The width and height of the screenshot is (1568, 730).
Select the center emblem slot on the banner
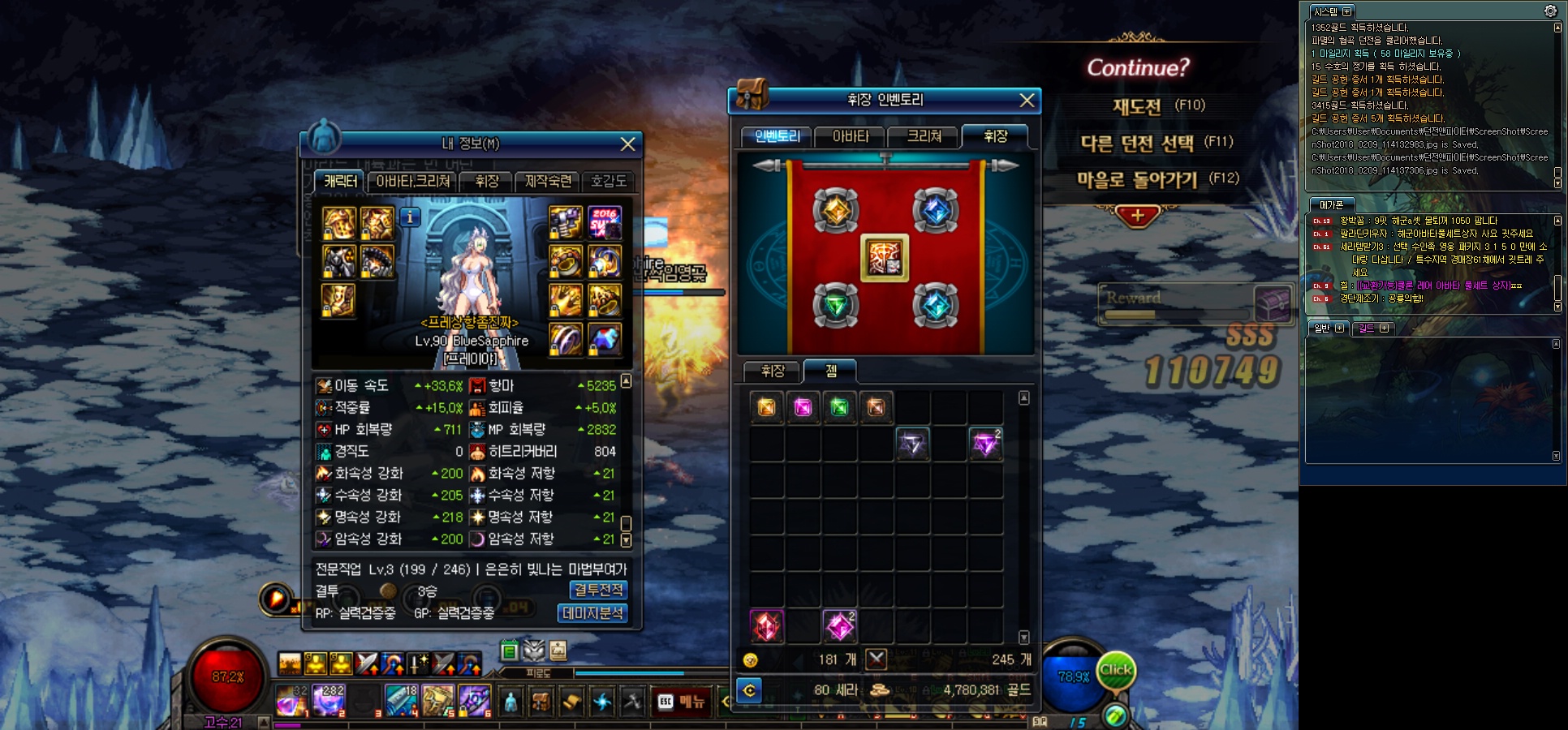click(x=885, y=259)
